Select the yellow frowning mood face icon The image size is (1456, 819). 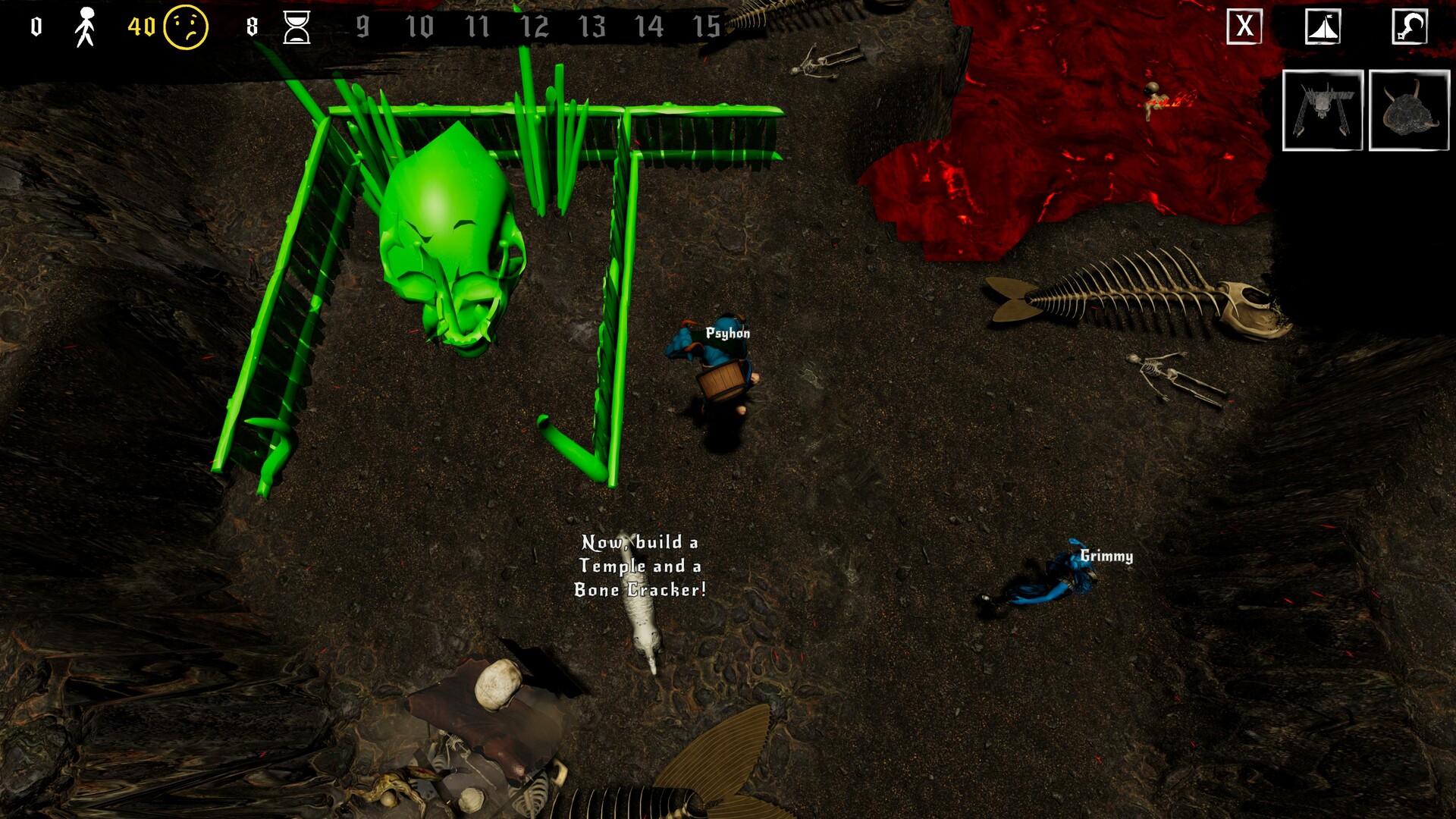tap(184, 25)
